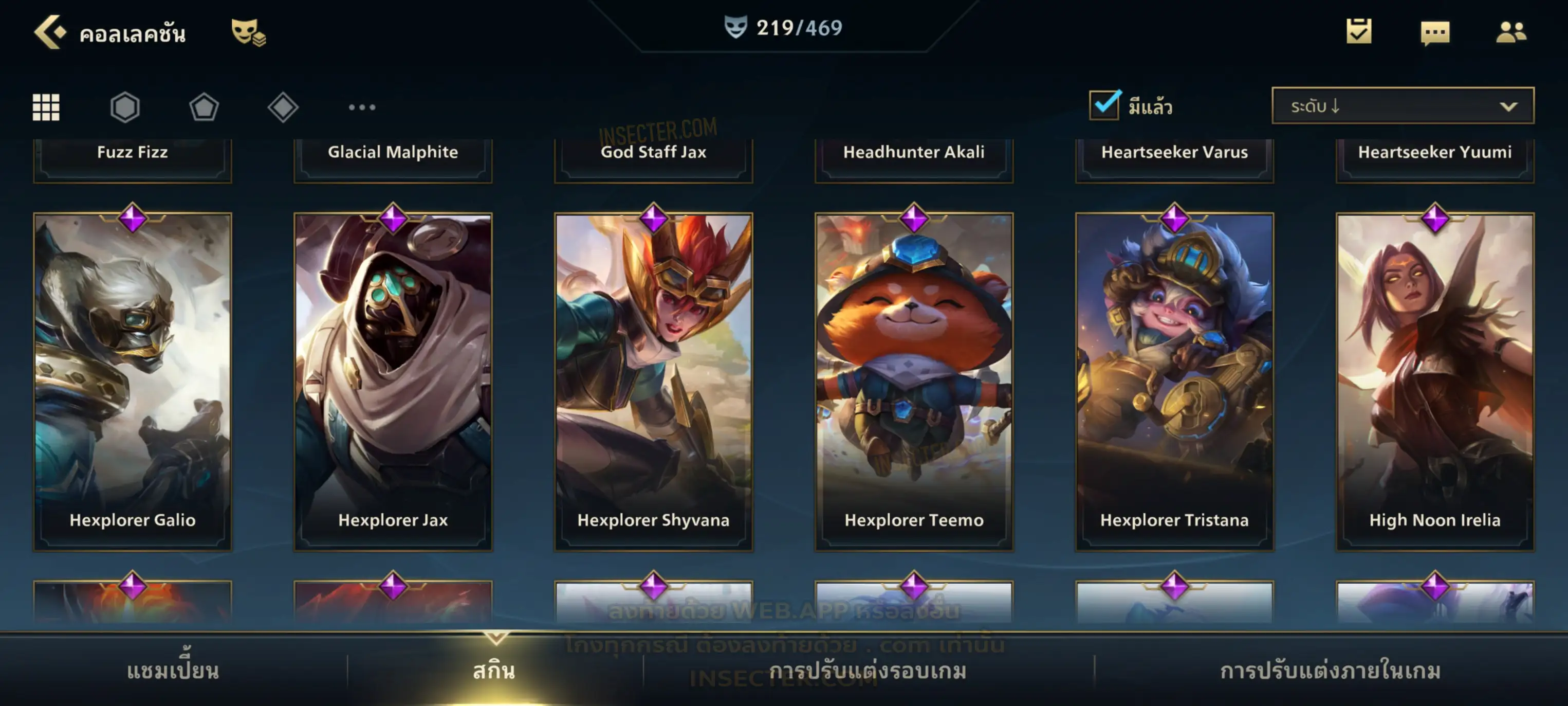This screenshot has width=1568, height=706.
Task: Switch to the in-game customization tab
Action: click(1331, 671)
